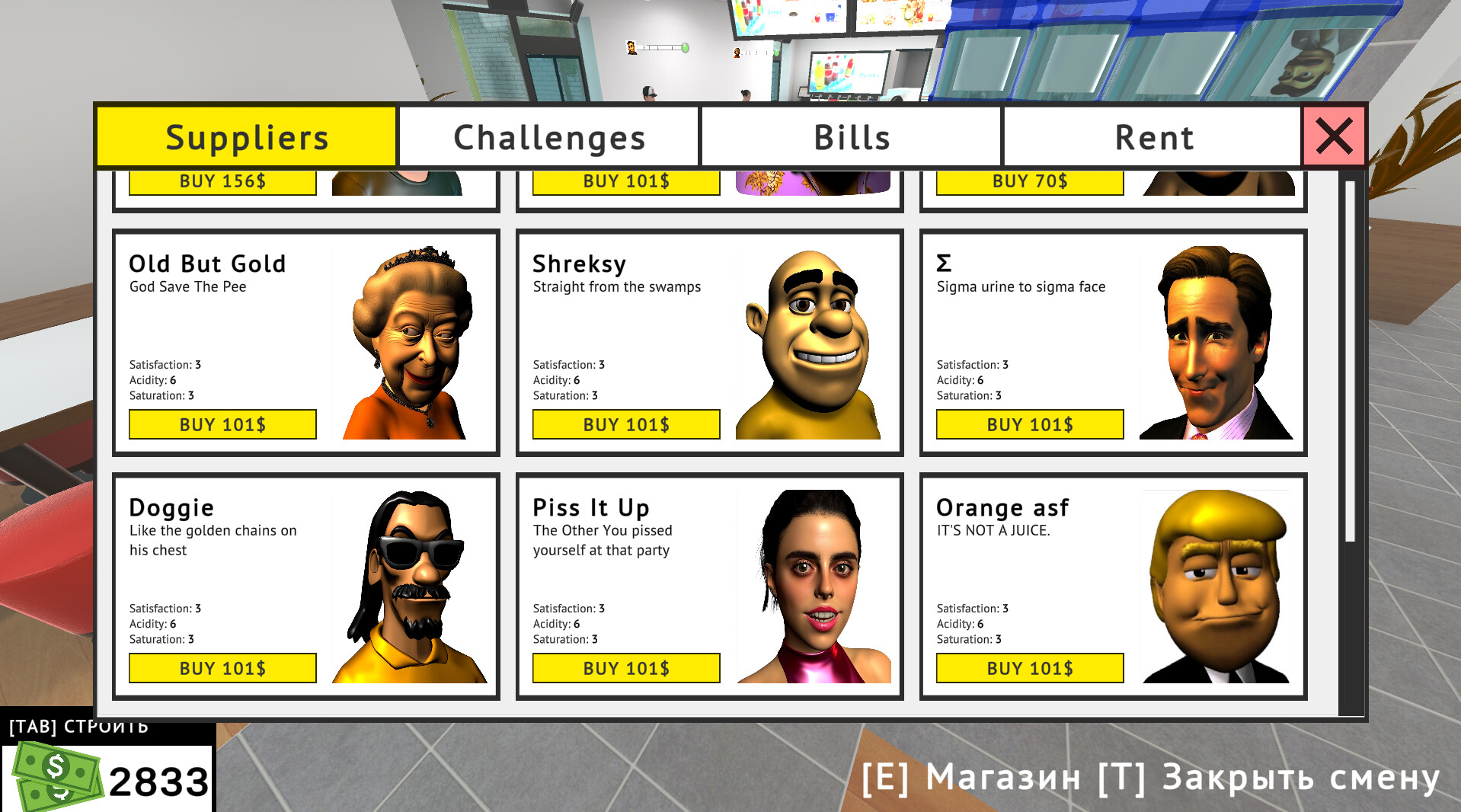1461x812 pixels.
Task: Buy the 70$ supplier in the top row
Action: [x=1029, y=182]
